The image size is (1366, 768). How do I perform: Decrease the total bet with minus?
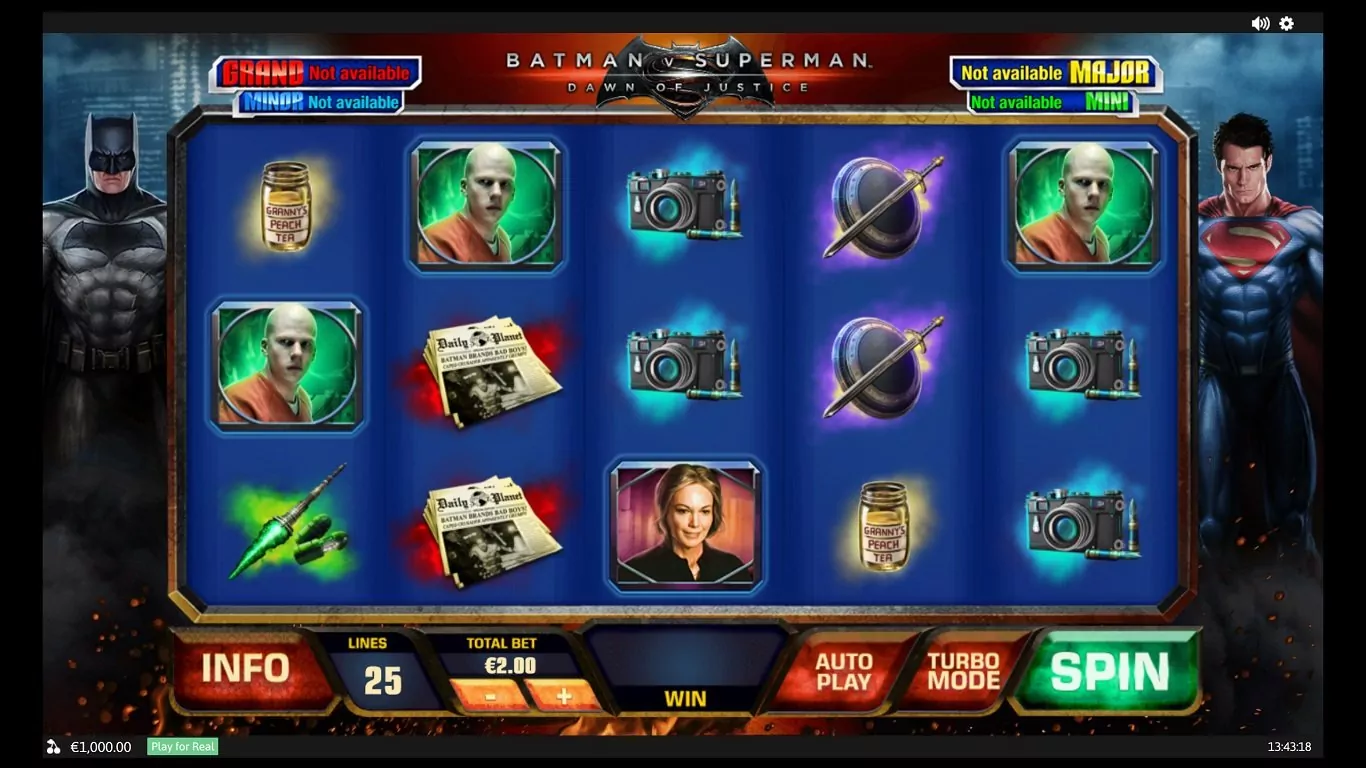tap(487, 695)
